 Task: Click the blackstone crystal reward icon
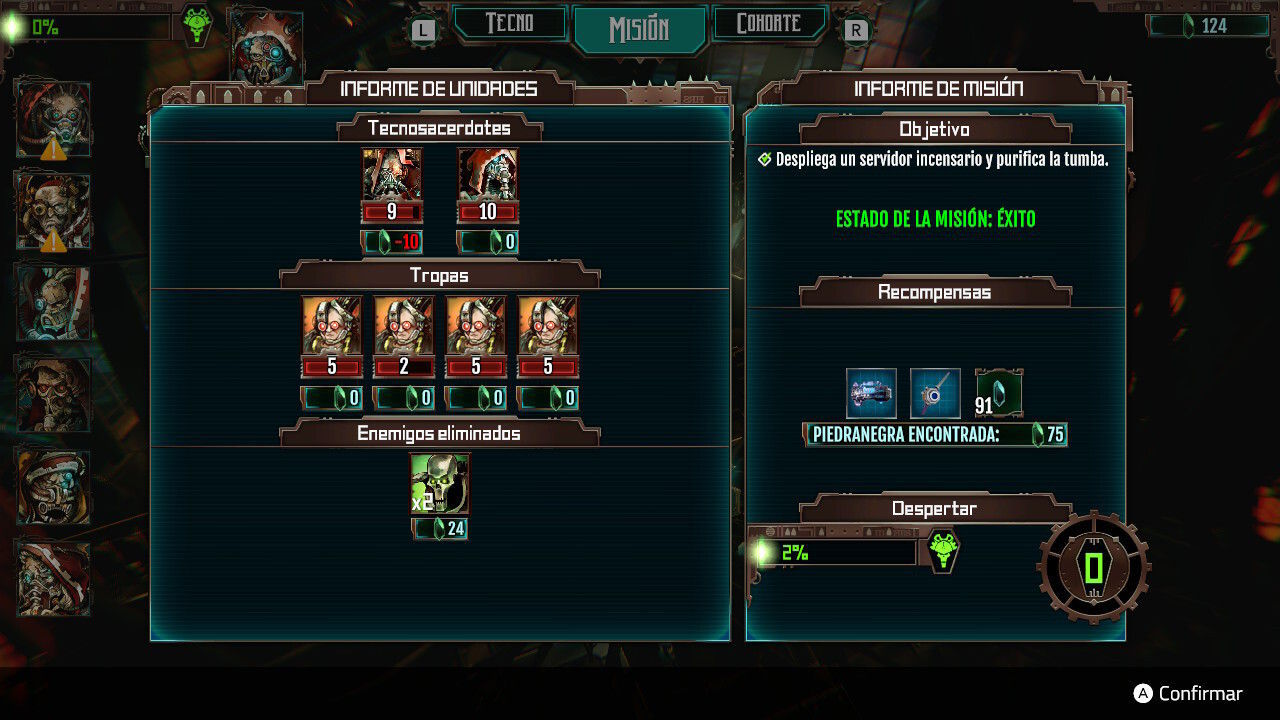point(999,392)
